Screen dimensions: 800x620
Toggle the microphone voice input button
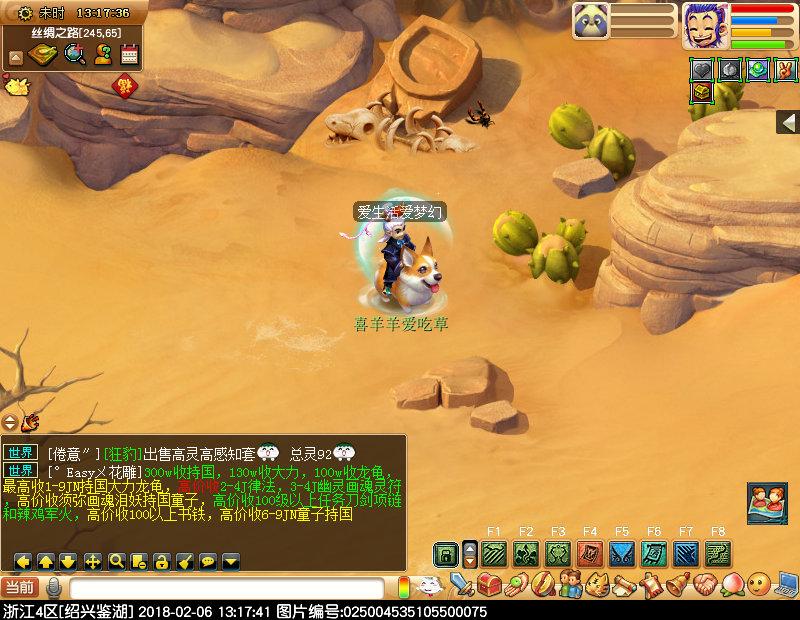click(x=54, y=588)
